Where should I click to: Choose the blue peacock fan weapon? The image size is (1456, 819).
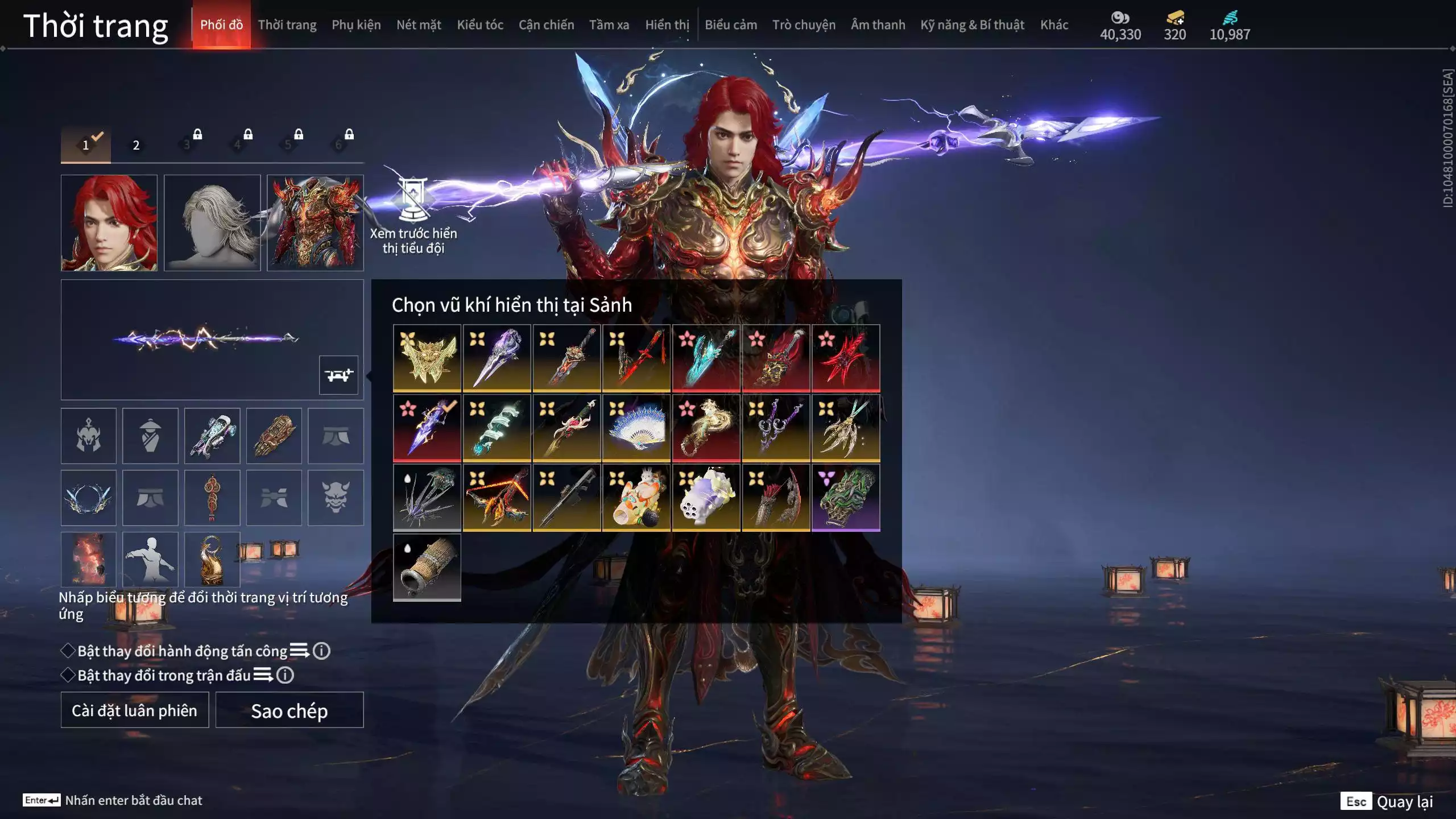(x=636, y=428)
